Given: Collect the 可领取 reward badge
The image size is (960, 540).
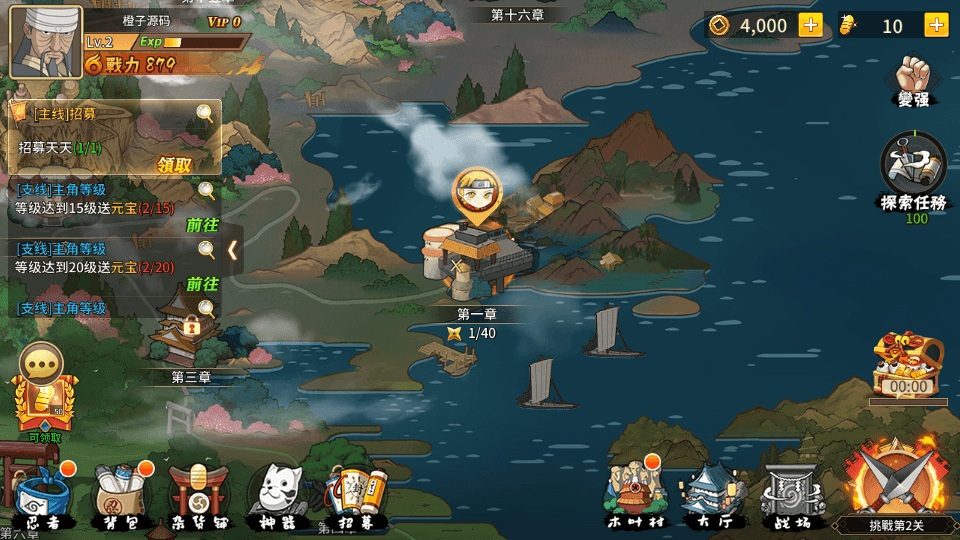Looking at the screenshot, I should 44,405.
